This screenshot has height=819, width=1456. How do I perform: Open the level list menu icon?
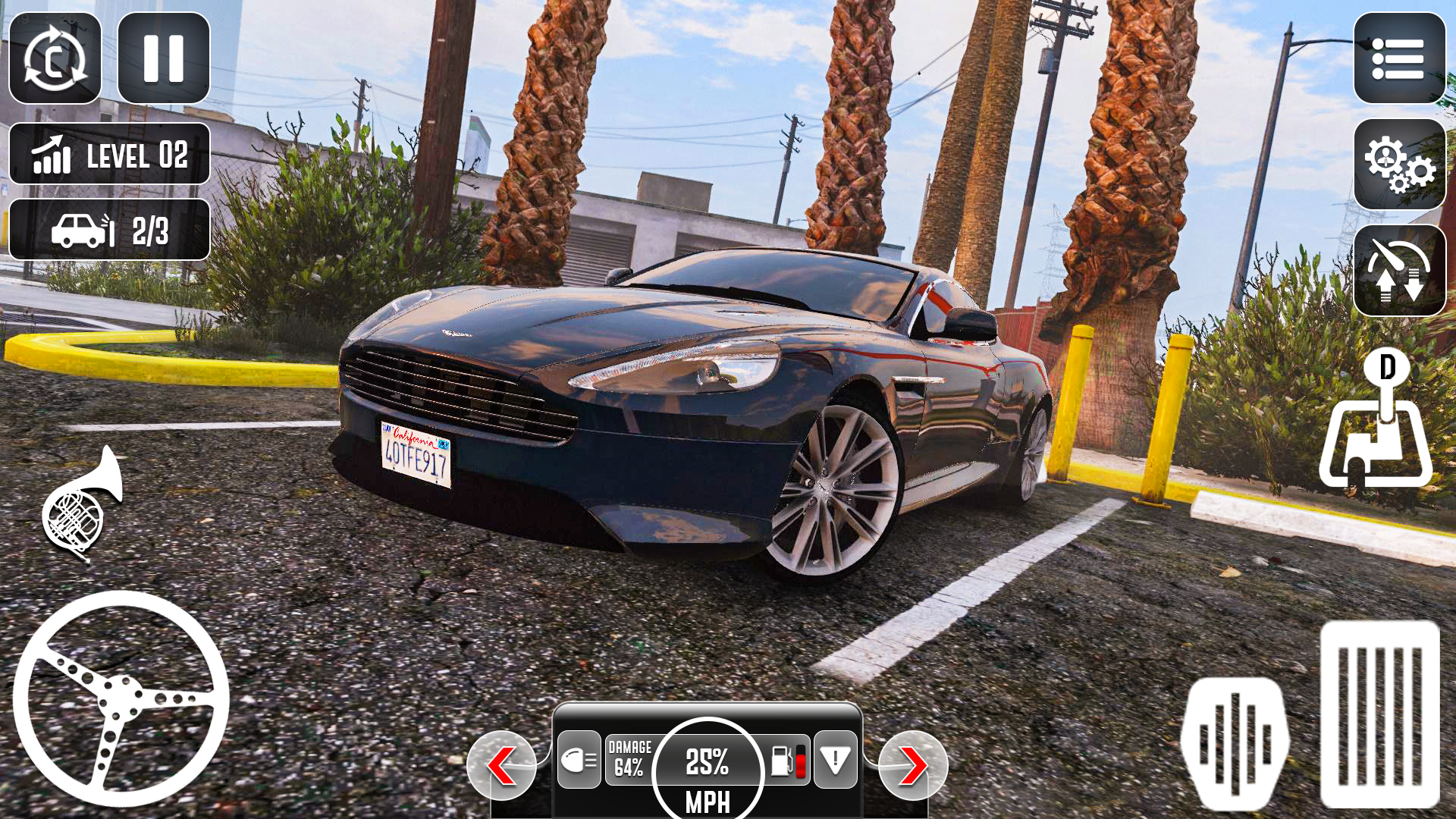point(1398,61)
